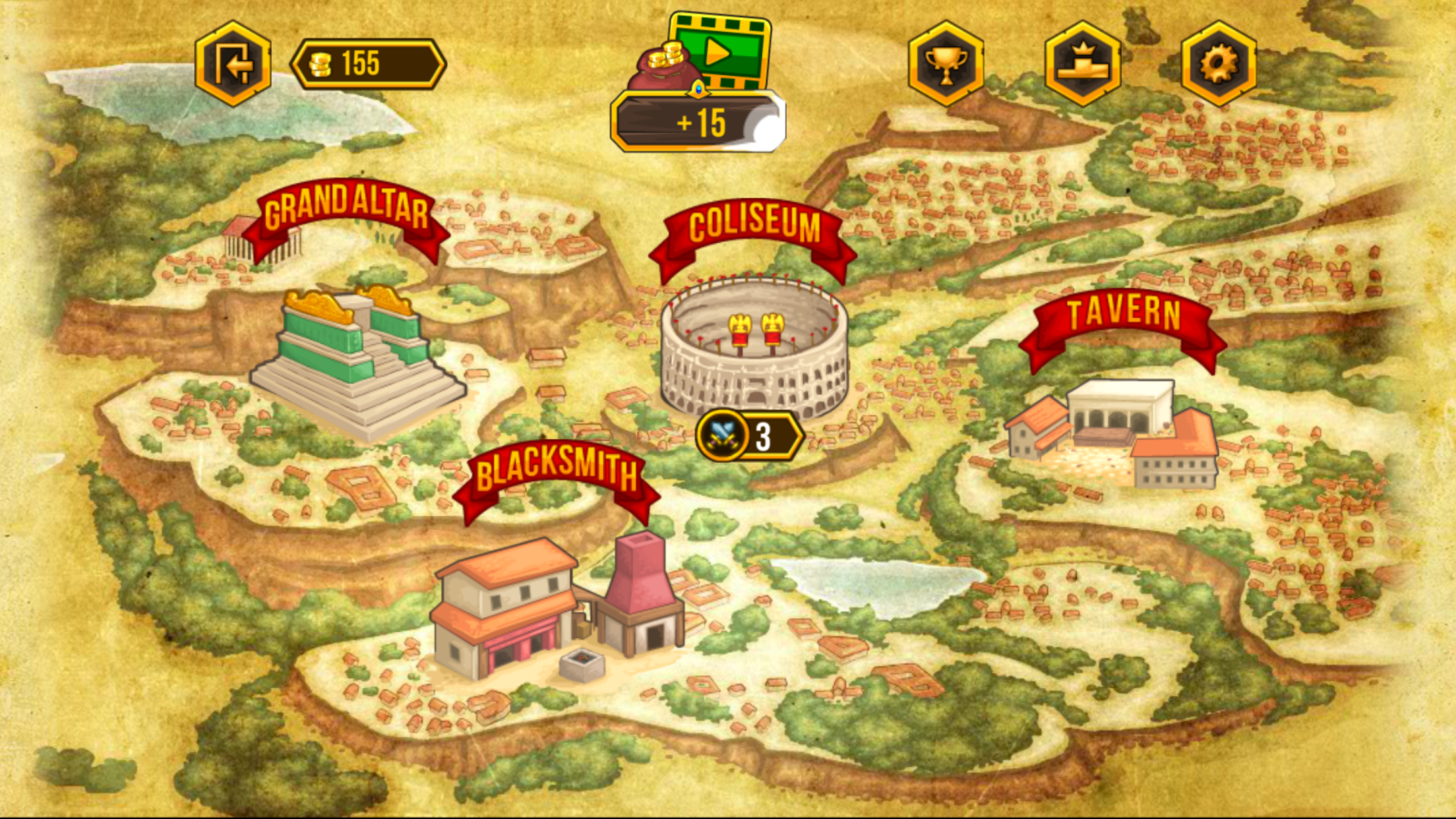The height and width of the screenshot is (819, 1456).
Task: View the leaderboard podium icon
Action: click(1083, 63)
